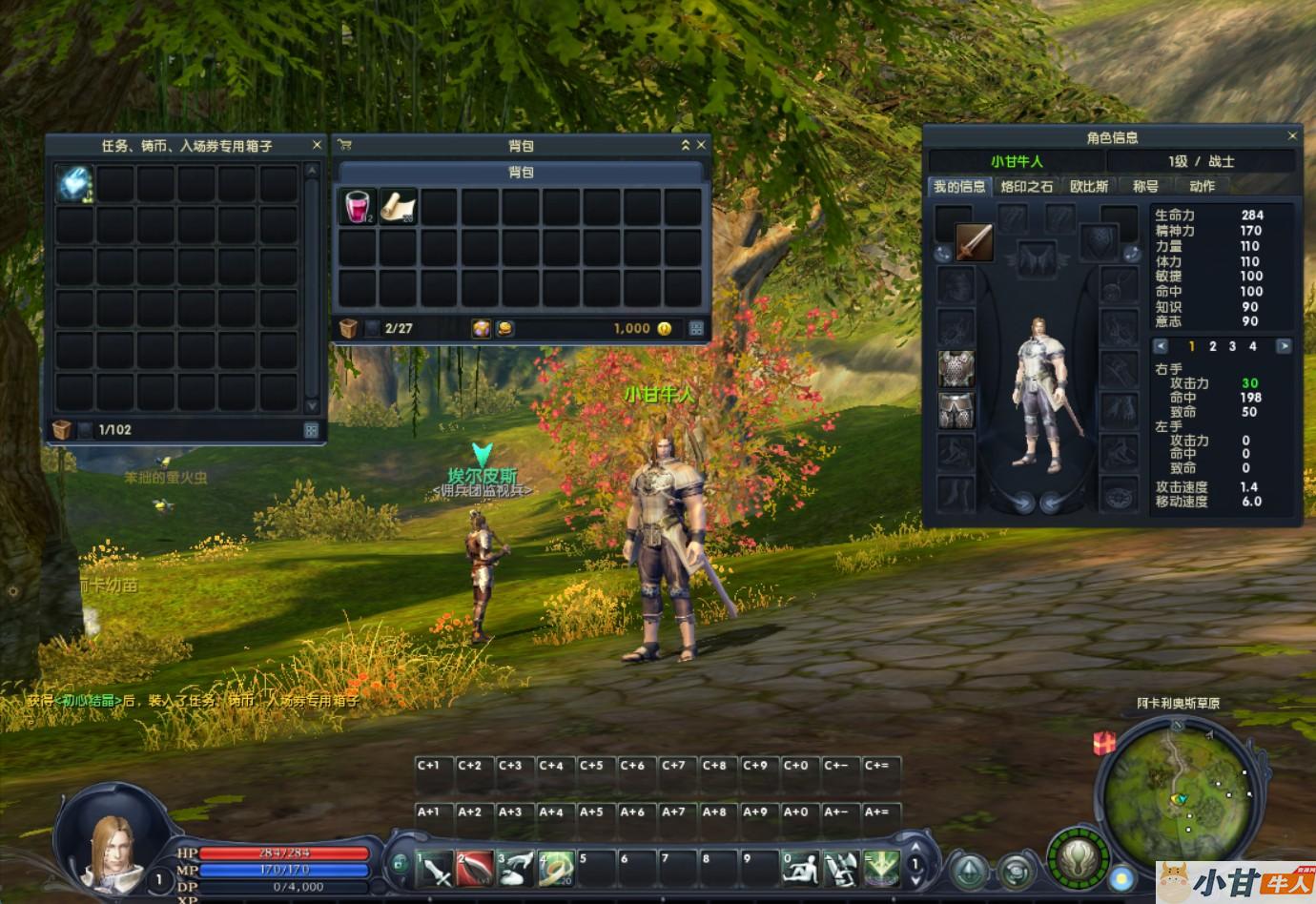
Task: Use the red slash skill in hotbar
Action: pyautogui.click(x=475, y=869)
